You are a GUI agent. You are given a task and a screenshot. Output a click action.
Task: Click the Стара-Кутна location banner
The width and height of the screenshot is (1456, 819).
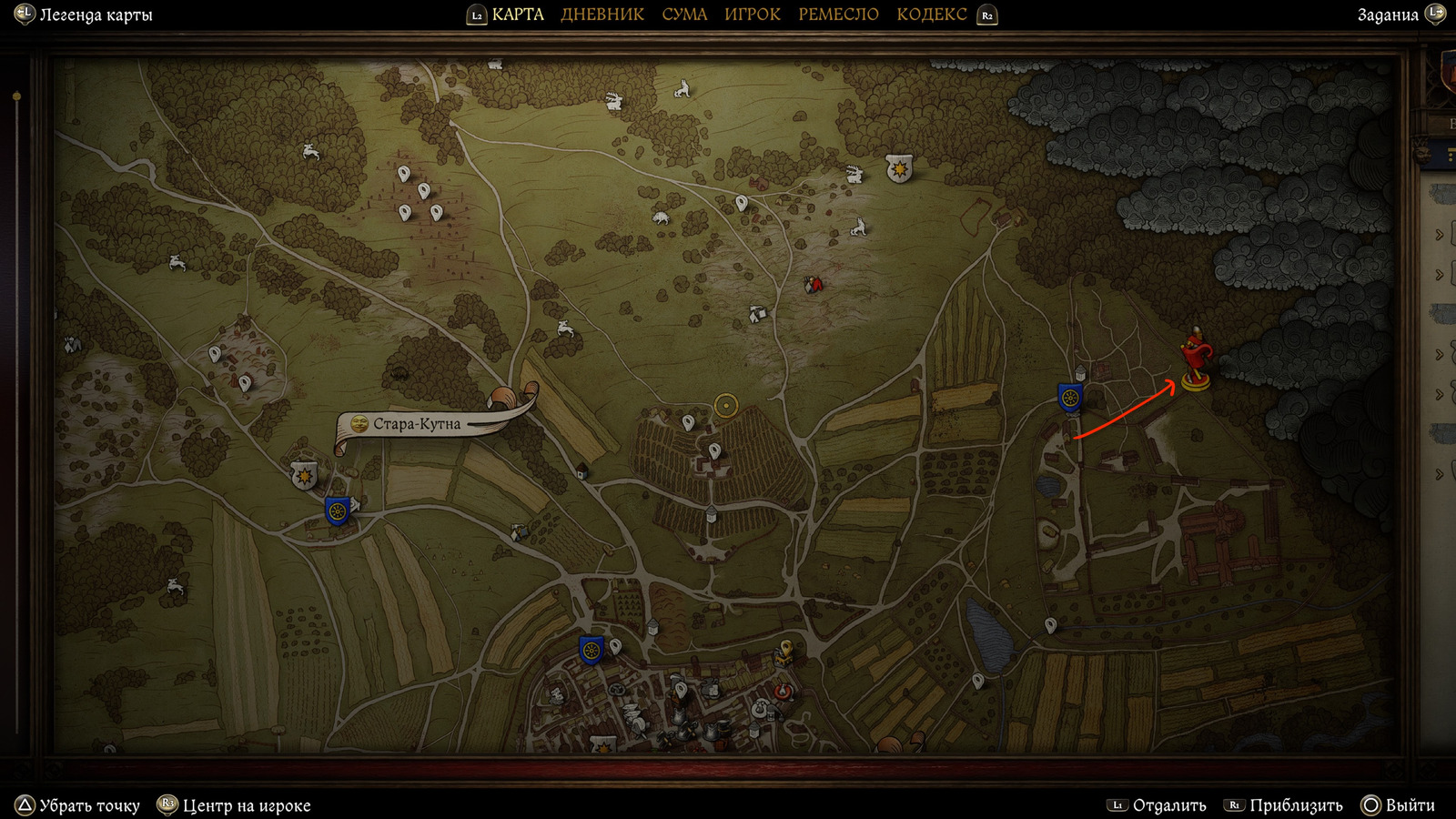[x=418, y=424]
